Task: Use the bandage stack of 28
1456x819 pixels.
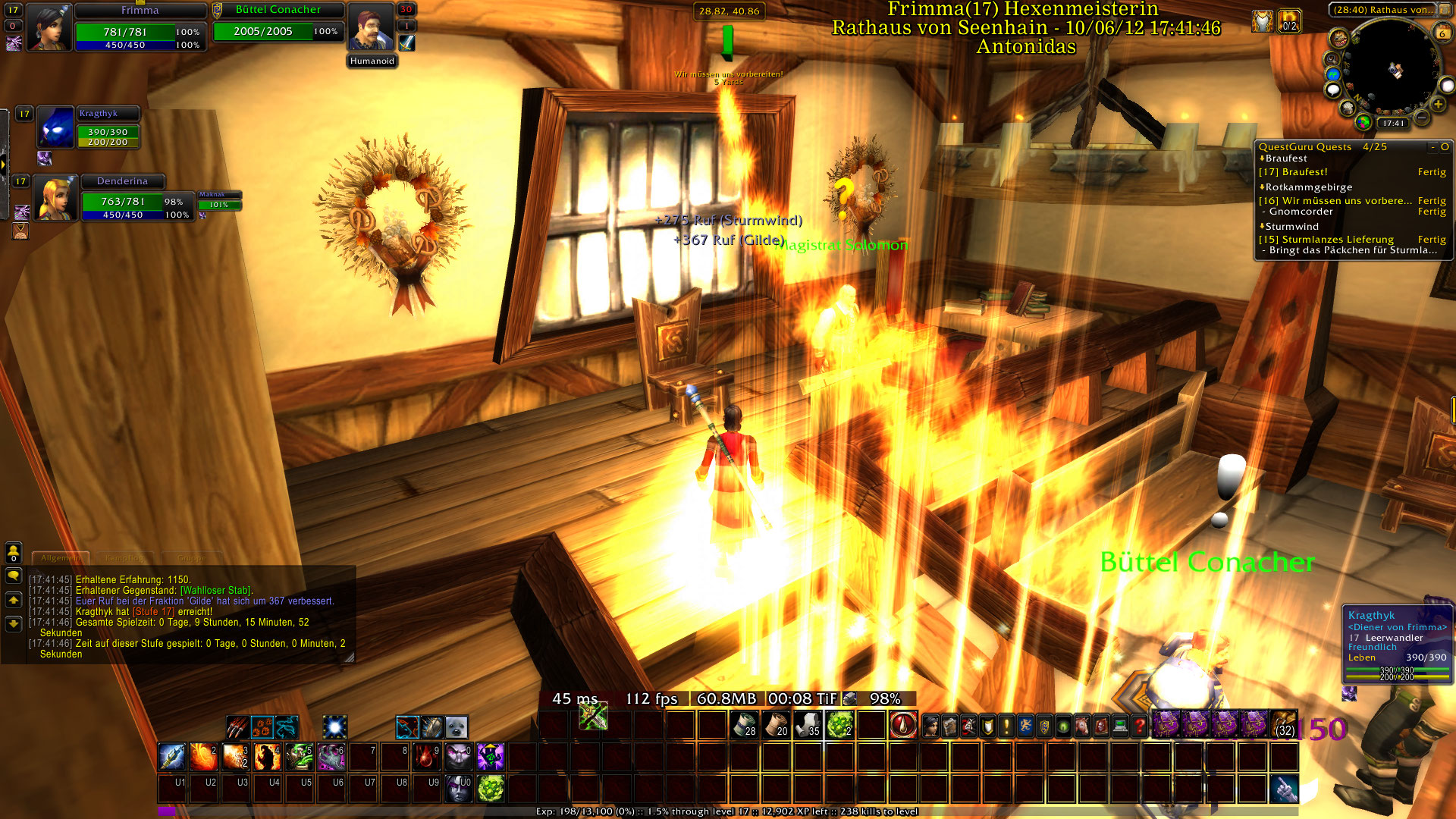Action: (x=745, y=725)
